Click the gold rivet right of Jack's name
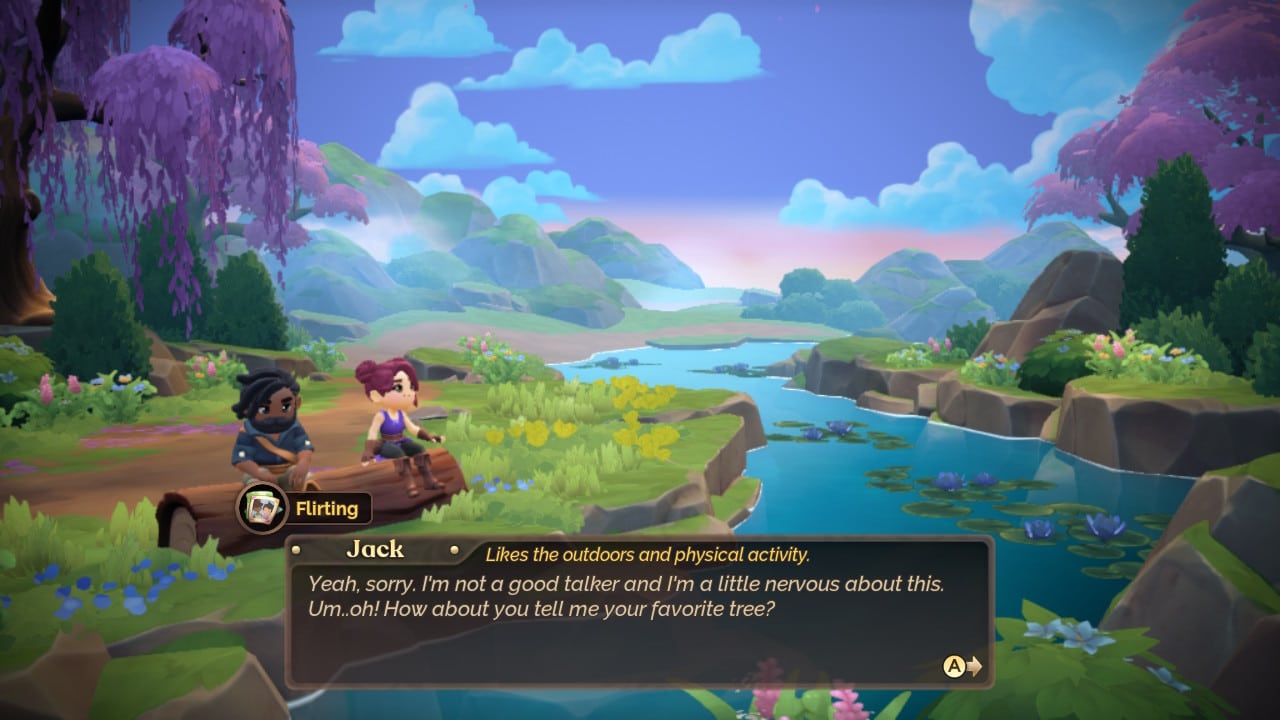Screen dimensions: 1280x720 pyautogui.click(x=455, y=549)
